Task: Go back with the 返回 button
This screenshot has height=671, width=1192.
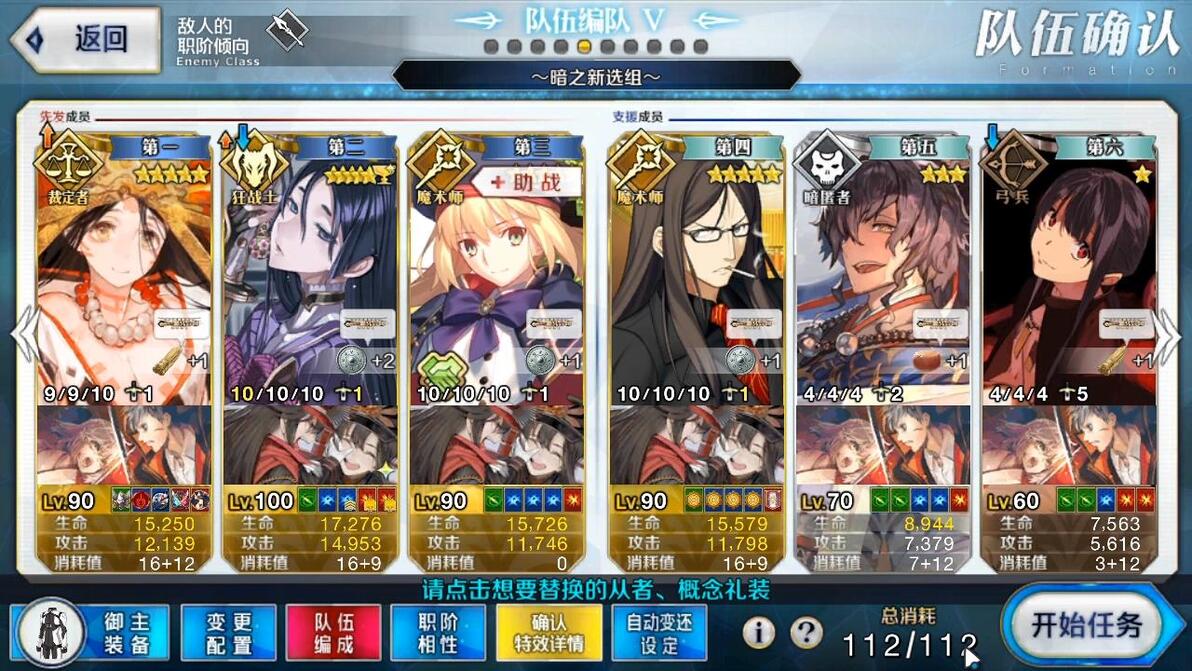Action: pyautogui.click(x=85, y=40)
